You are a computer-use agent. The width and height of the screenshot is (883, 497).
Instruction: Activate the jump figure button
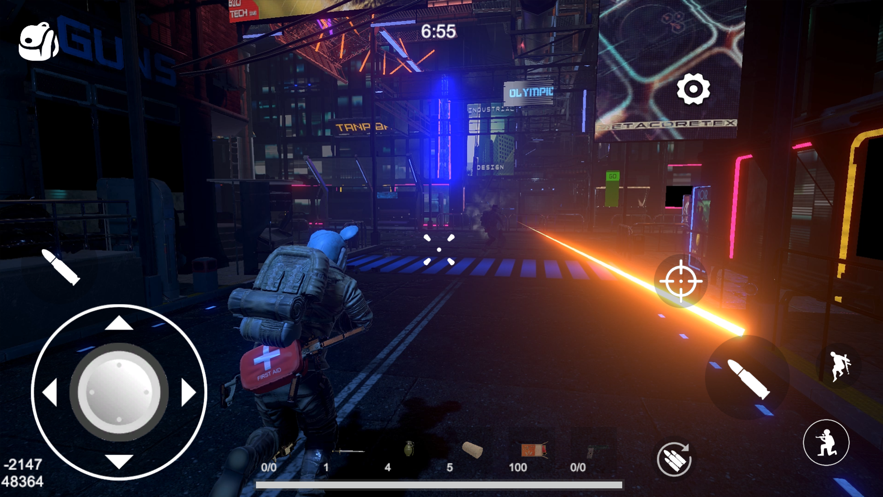coord(839,367)
